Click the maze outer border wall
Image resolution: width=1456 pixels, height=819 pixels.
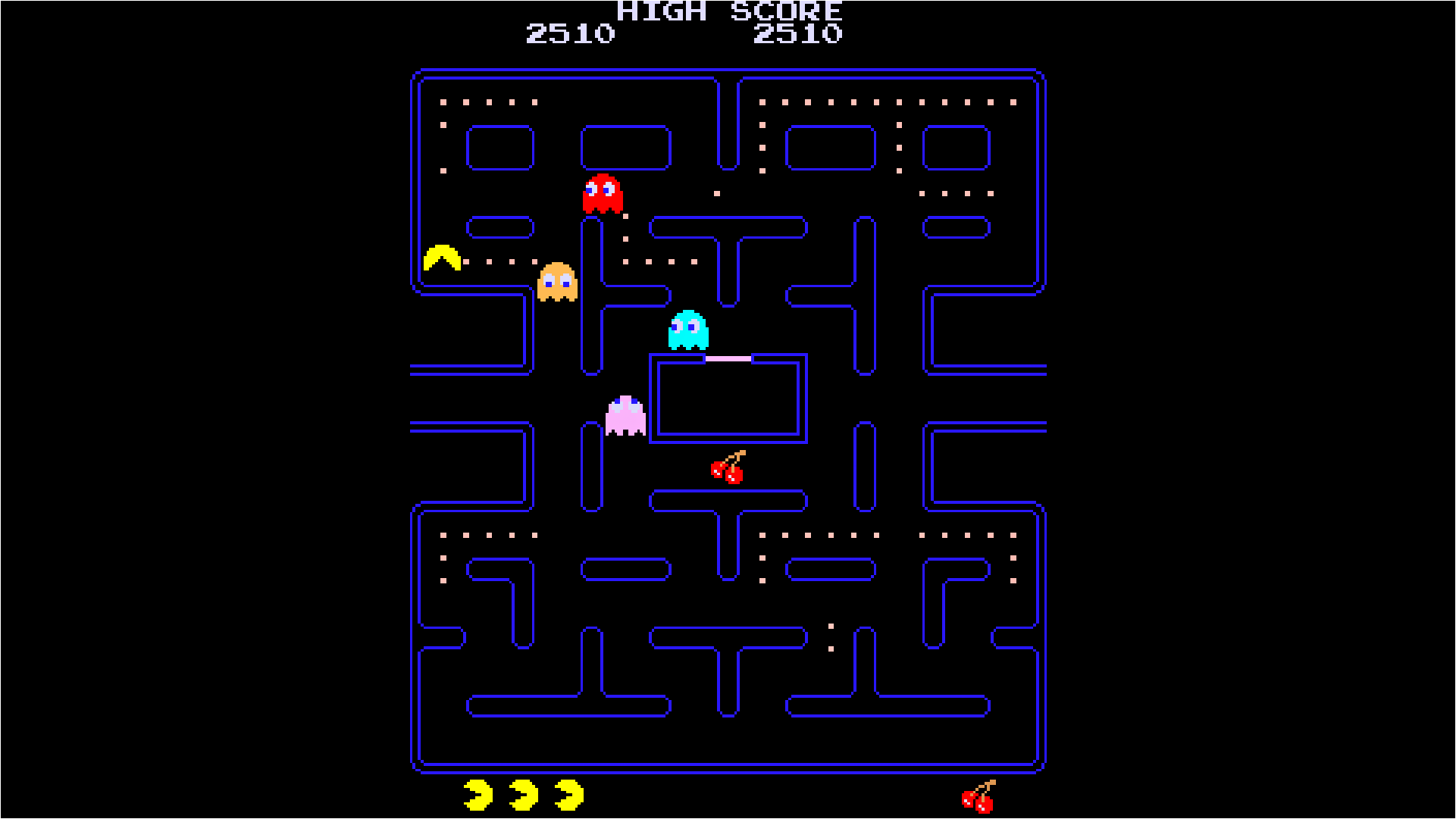tap(728, 72)
